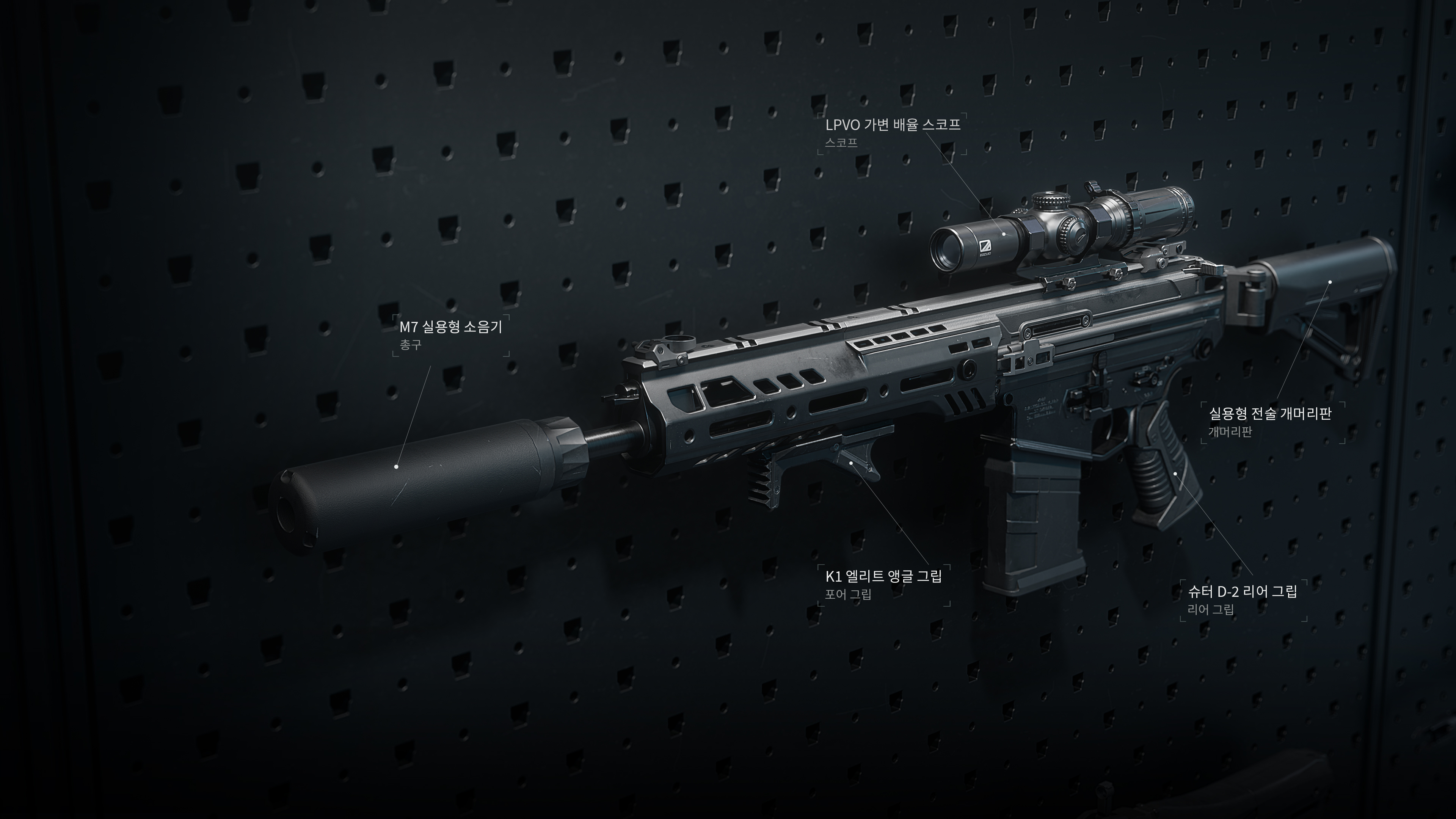This screenshot has width=1456, height=819.
Task: Select the LPVO 가변 배율 스코프 attachment label
Action: (x=893, y=125)
